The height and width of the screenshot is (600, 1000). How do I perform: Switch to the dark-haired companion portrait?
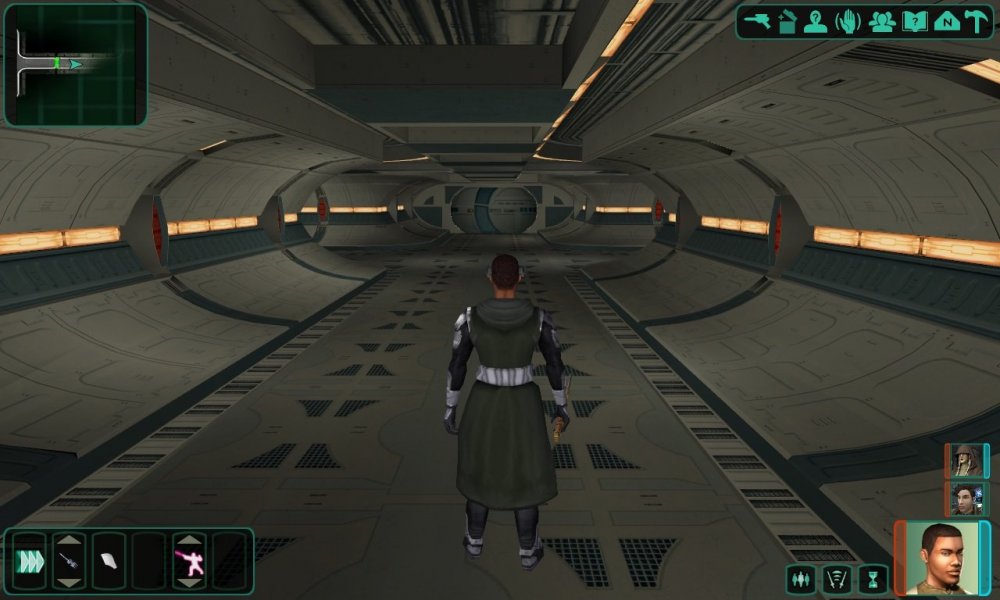click(x=965, y=497)
